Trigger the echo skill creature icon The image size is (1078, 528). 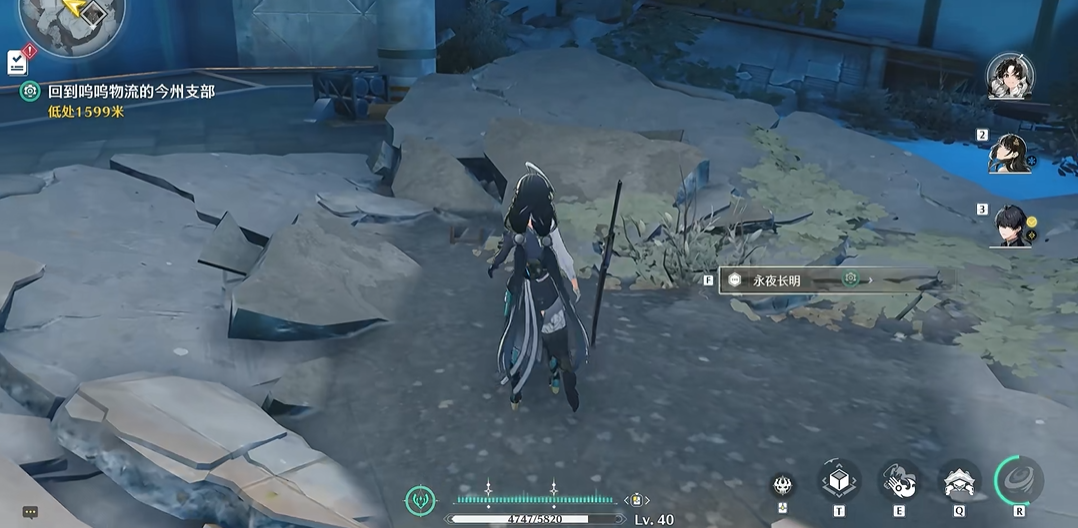[959, 482]
